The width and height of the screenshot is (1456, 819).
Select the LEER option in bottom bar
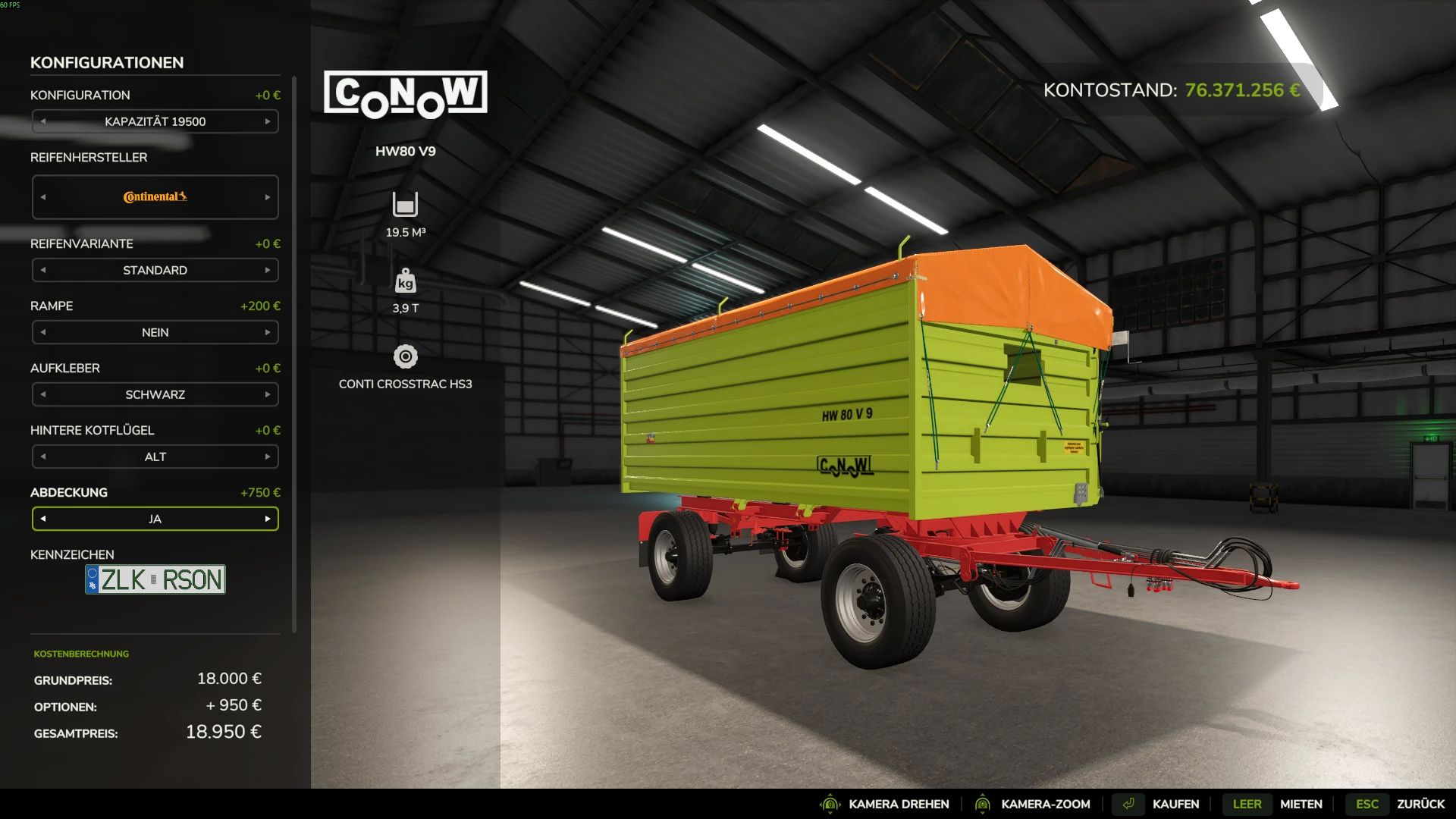pos(1247,804)
